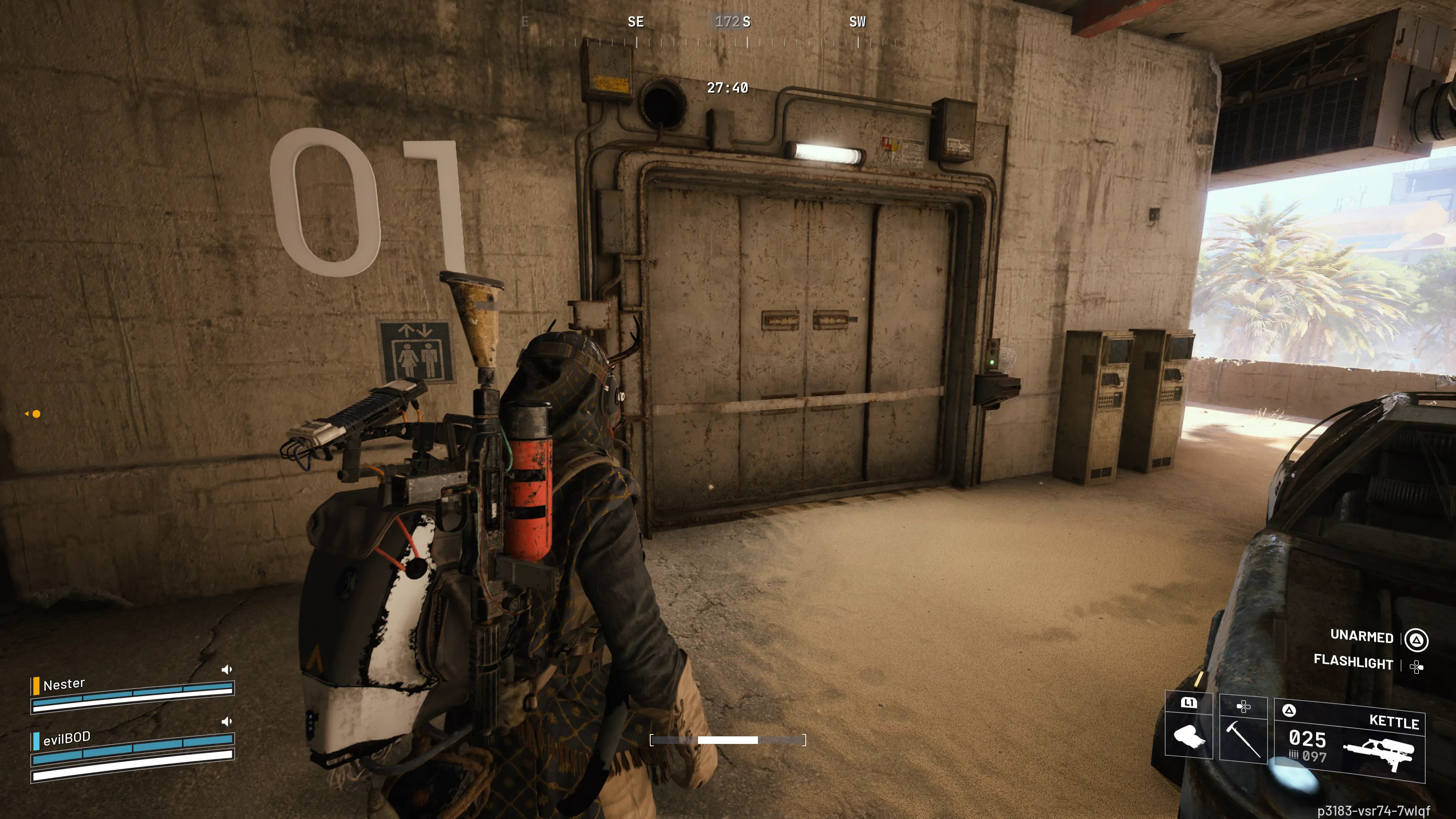
Task: Toggle the speaker icon beside Nester
Action: 227,670
